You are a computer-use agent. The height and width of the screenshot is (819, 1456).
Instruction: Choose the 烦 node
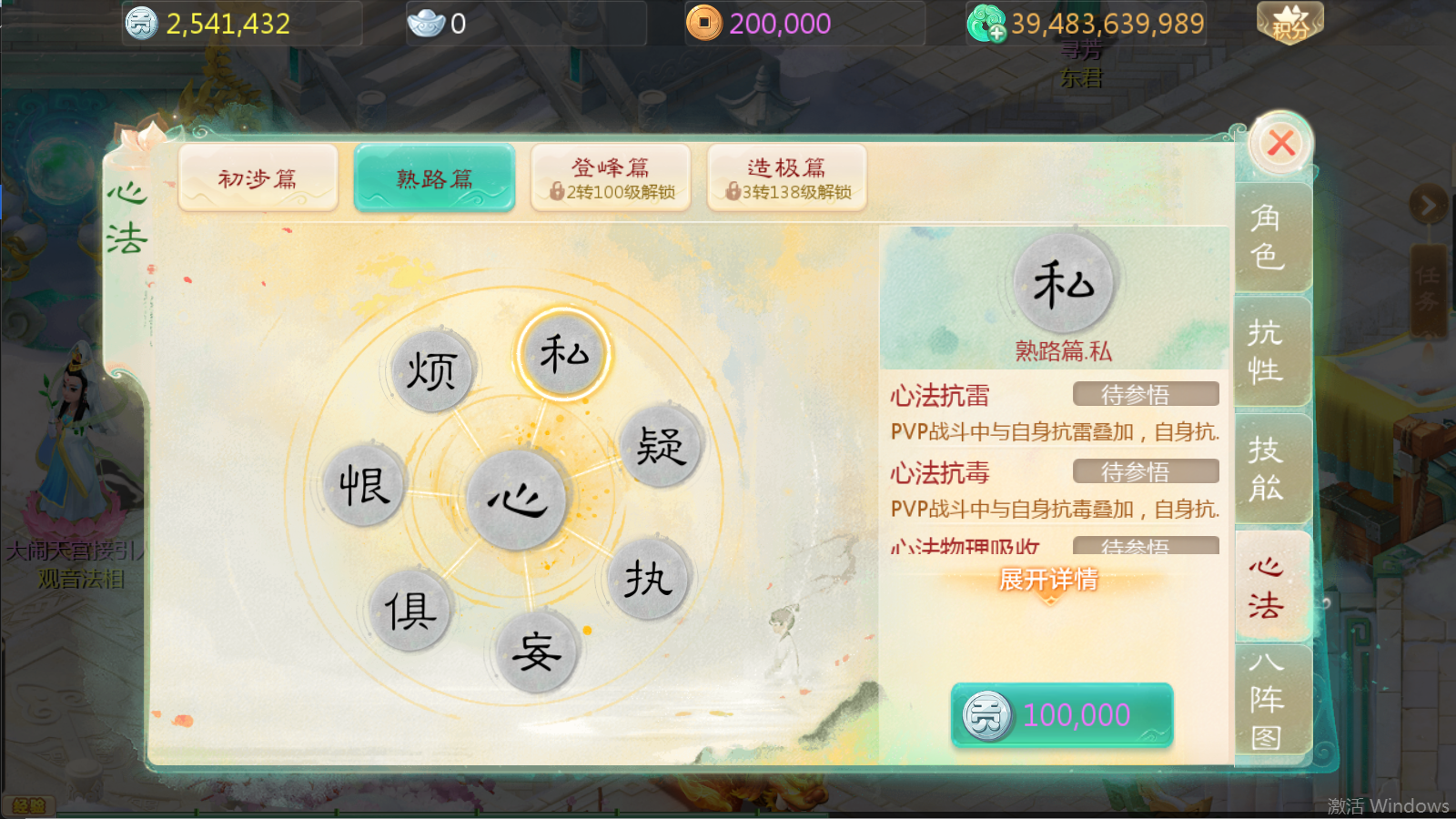click(x=431, y=371)
